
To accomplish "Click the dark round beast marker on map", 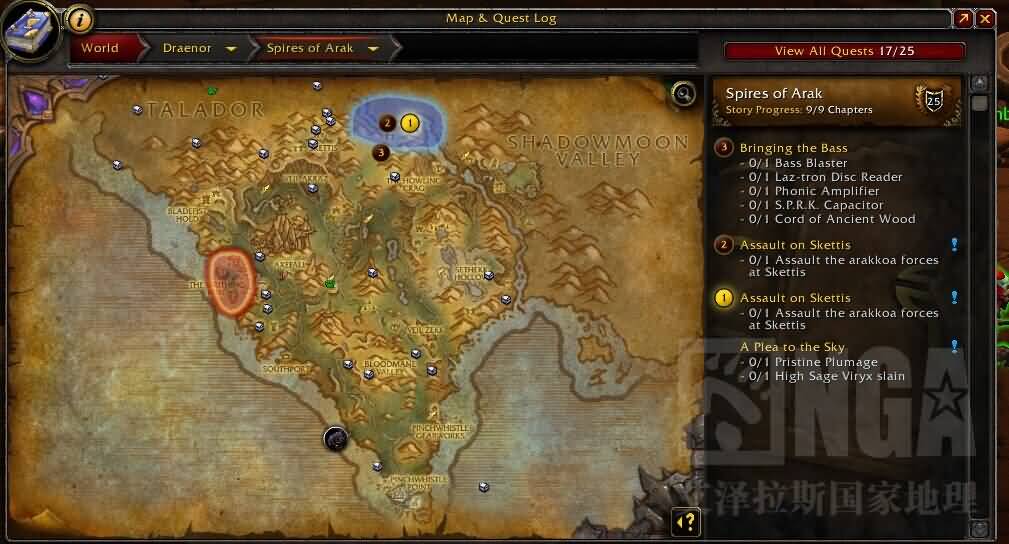I will tap(335, 437).
